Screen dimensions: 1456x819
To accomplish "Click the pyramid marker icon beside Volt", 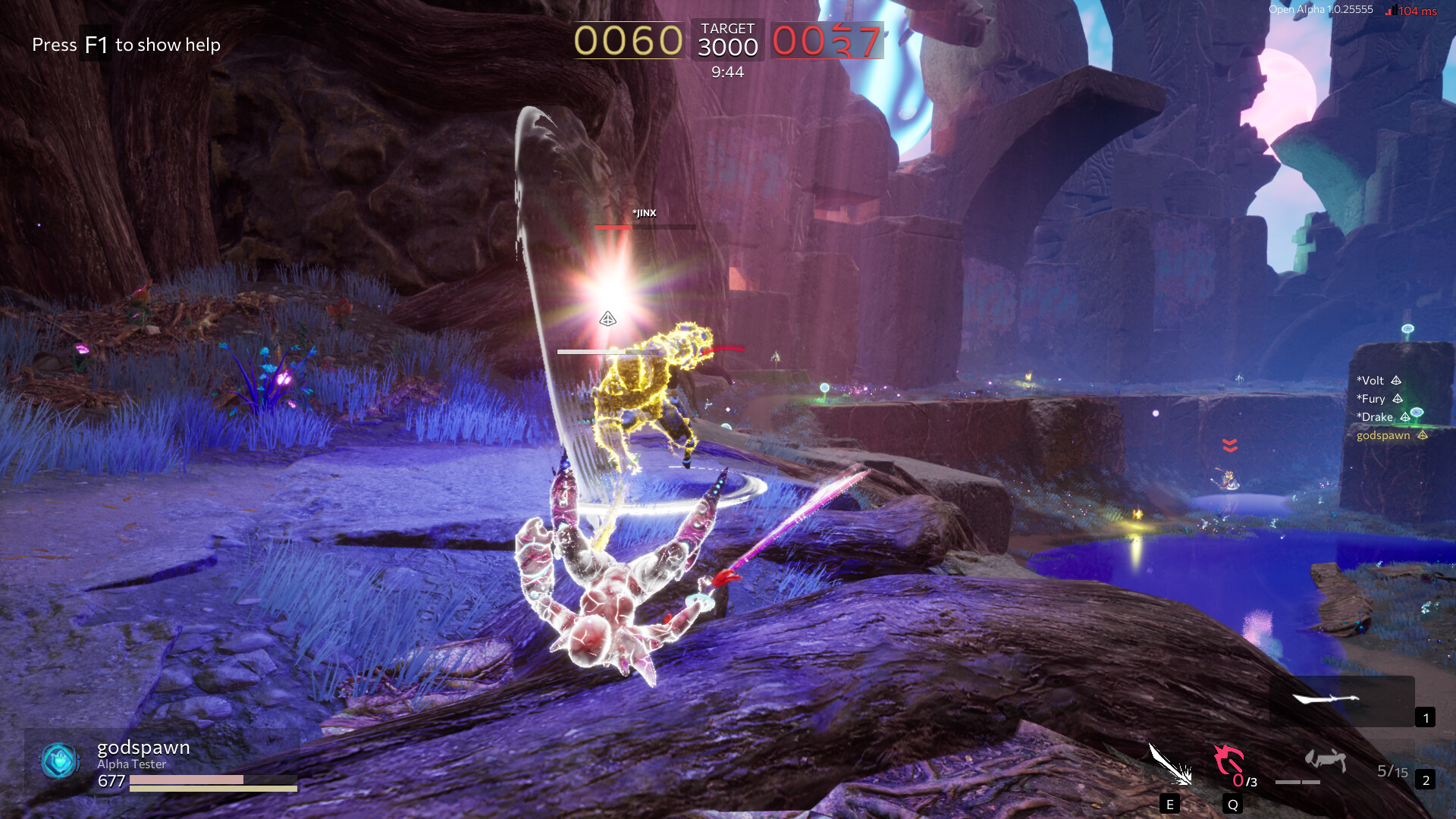I will [x=1398, y=380].
